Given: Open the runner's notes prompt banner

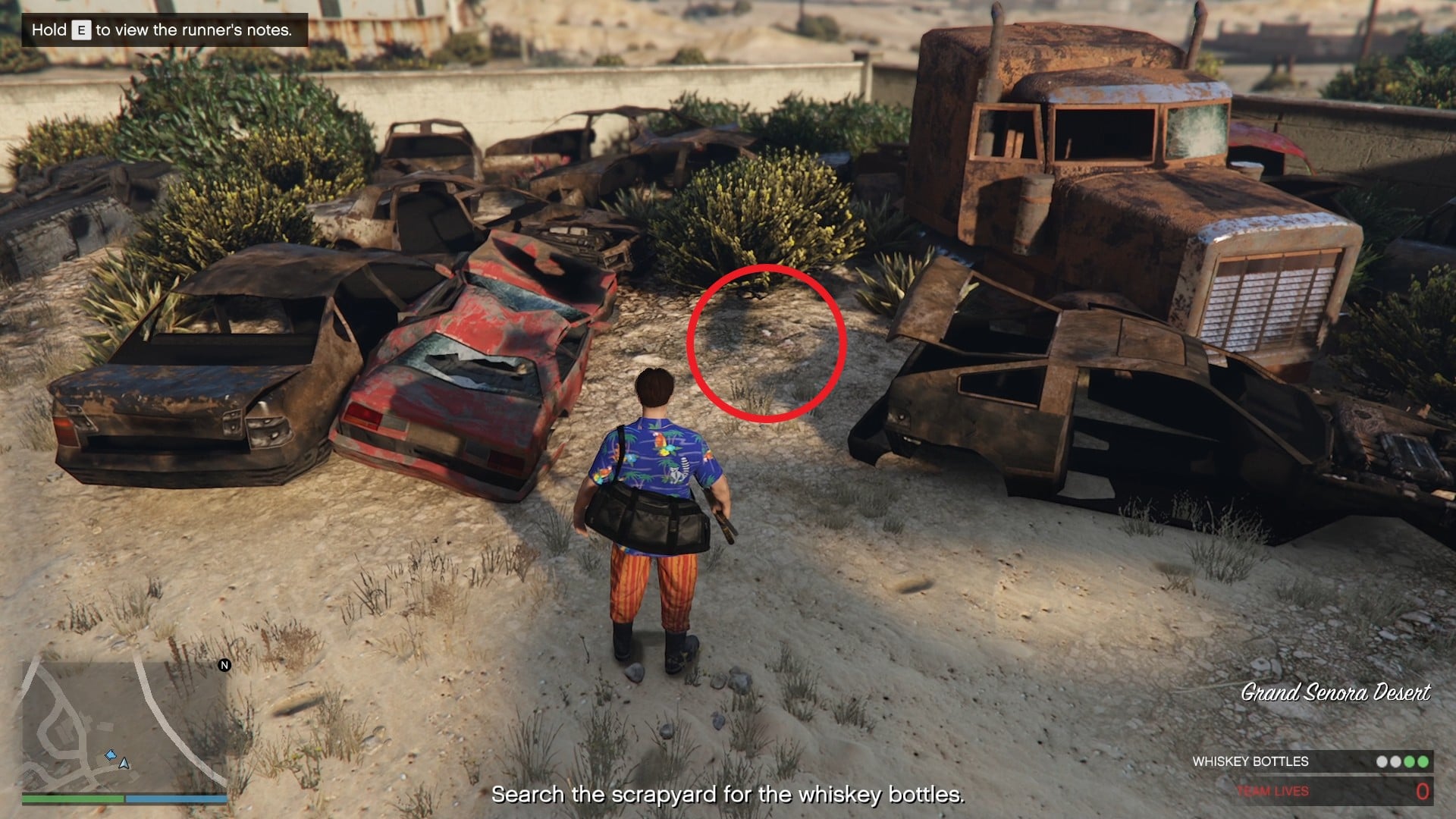Looking at the screenshot, I should click(x=163, y=27).
